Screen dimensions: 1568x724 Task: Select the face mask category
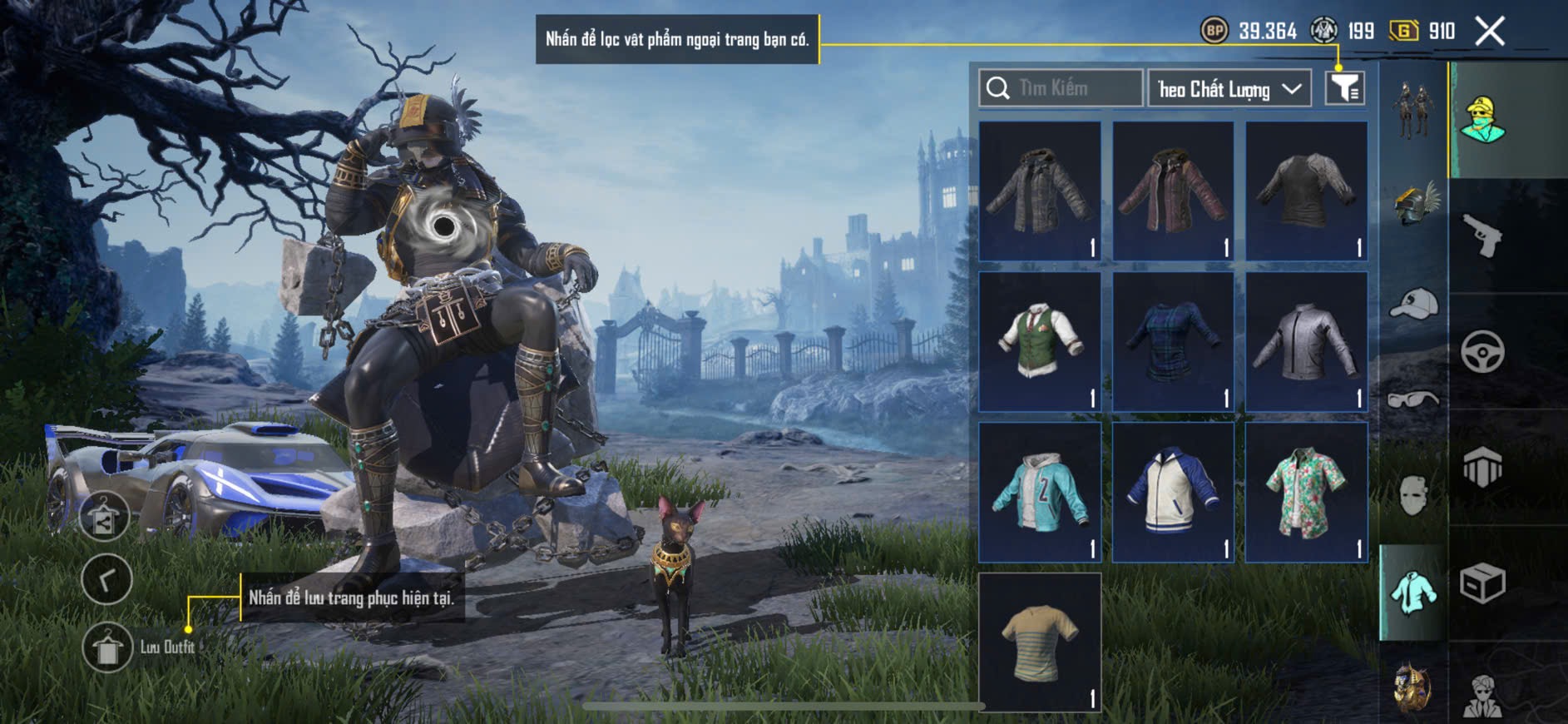coord(1413,496)
